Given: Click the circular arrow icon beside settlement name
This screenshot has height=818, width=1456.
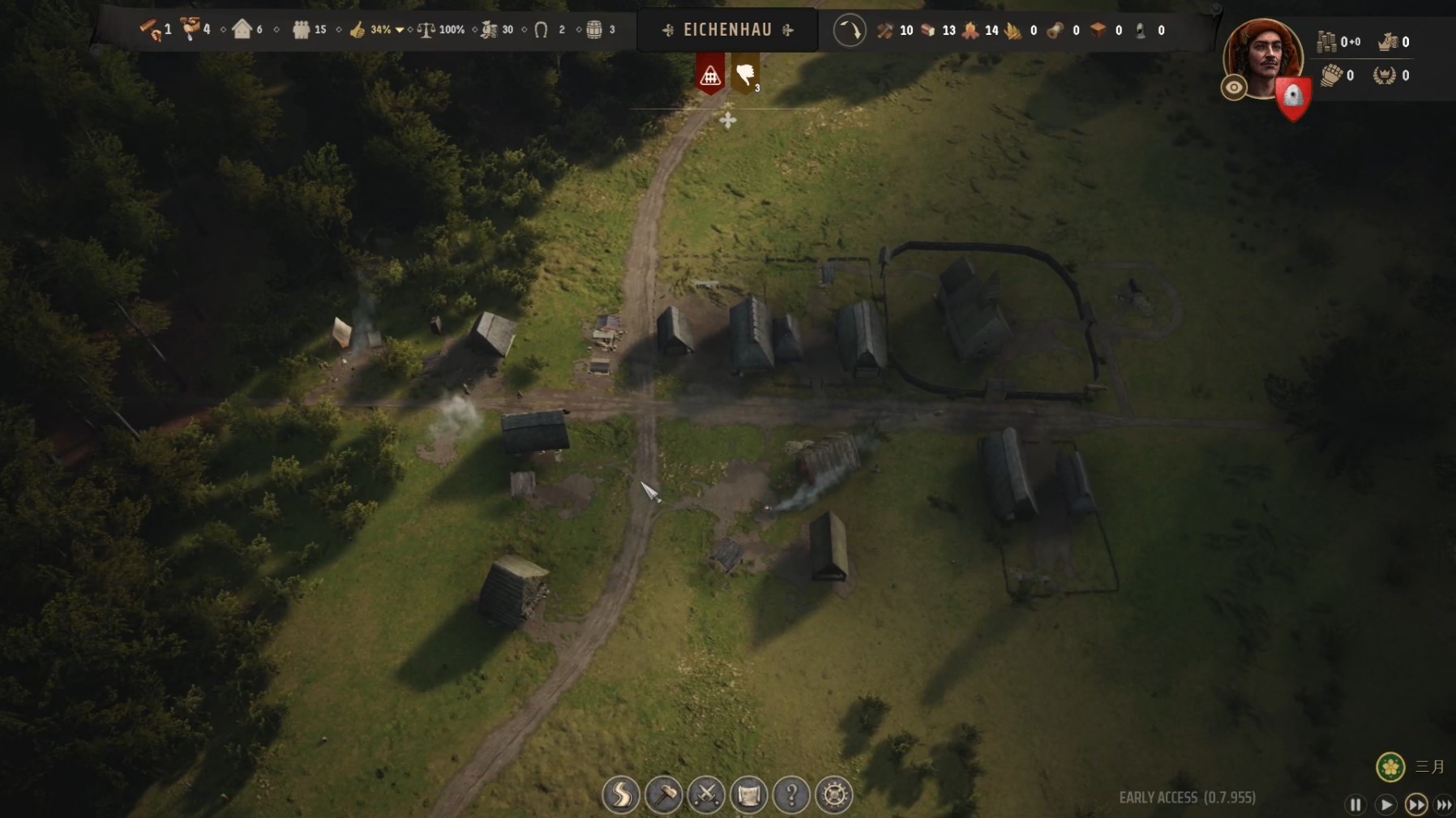Looking at the screenshot, I should [850, 31].
